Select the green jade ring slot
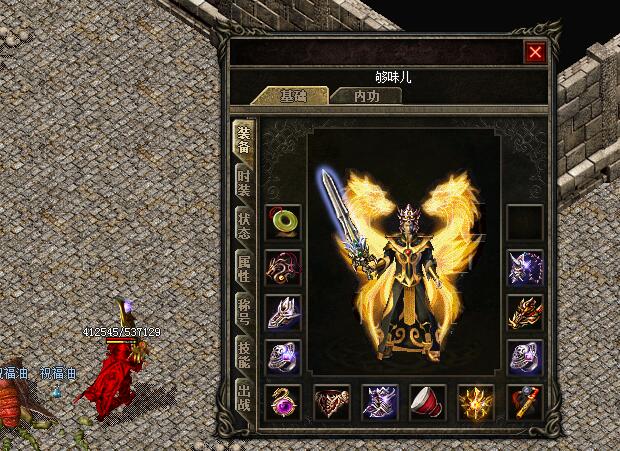Viewport: 620px width, 451px height. coord(283,221)
